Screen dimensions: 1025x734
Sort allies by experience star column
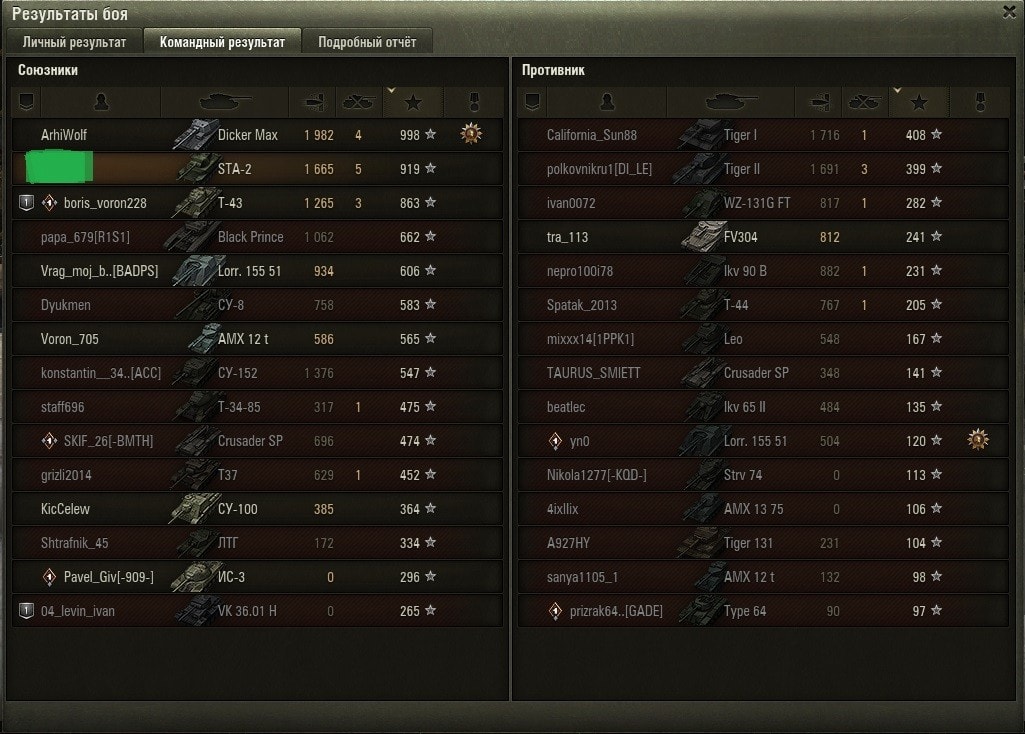click(x=414, y=102)
